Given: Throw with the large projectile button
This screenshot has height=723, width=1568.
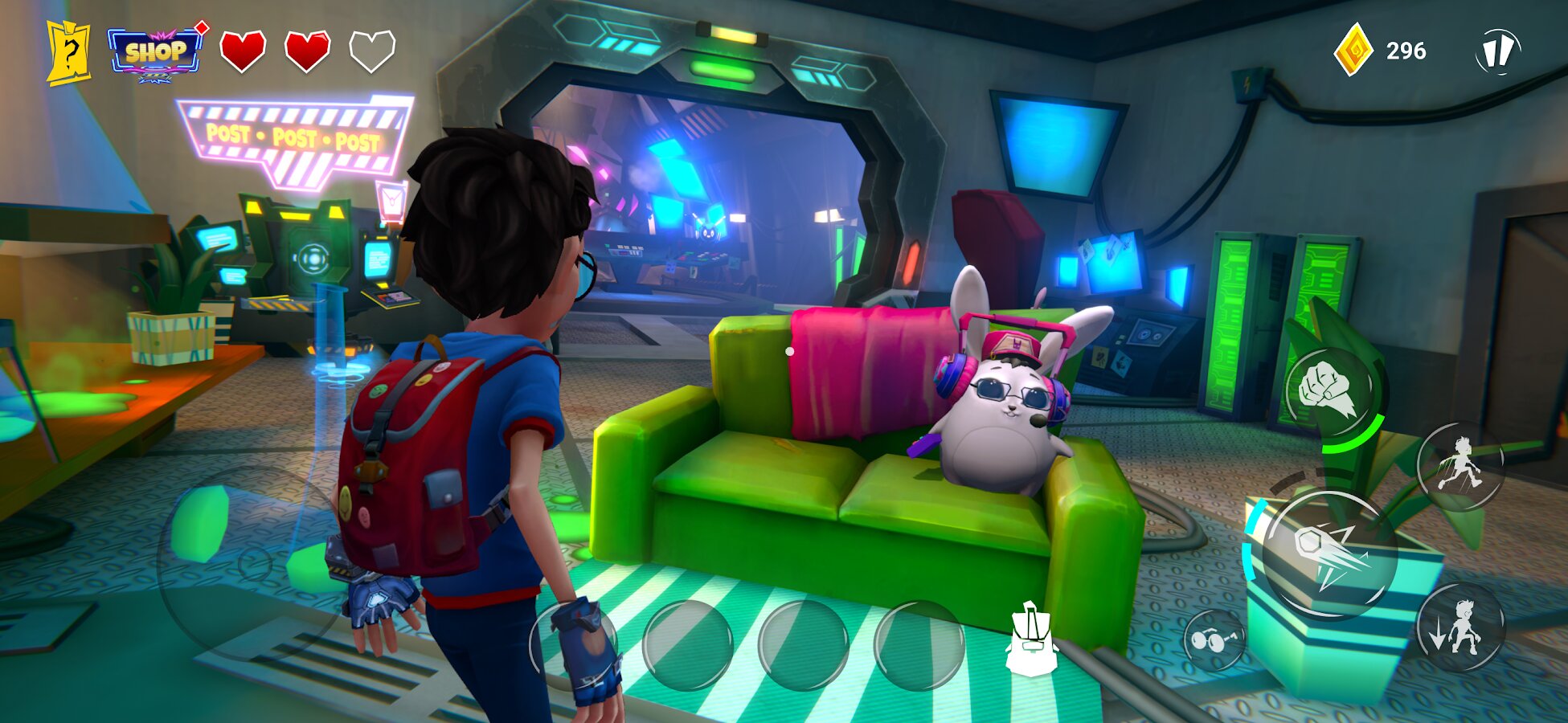Looking at the screenshot, I should (x=1329, y=554).
